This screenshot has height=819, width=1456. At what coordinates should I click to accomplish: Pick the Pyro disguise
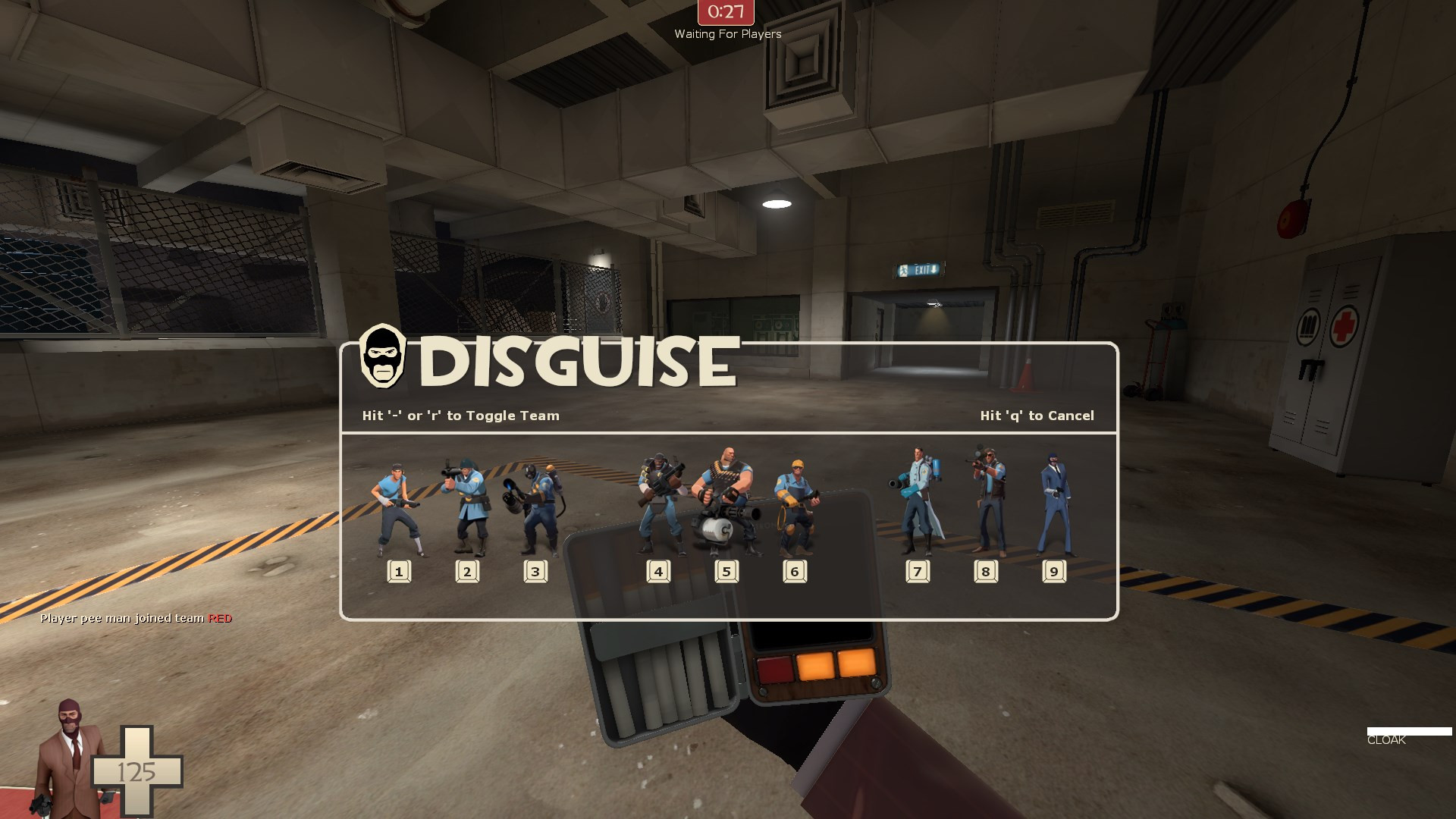coord(538,504)
